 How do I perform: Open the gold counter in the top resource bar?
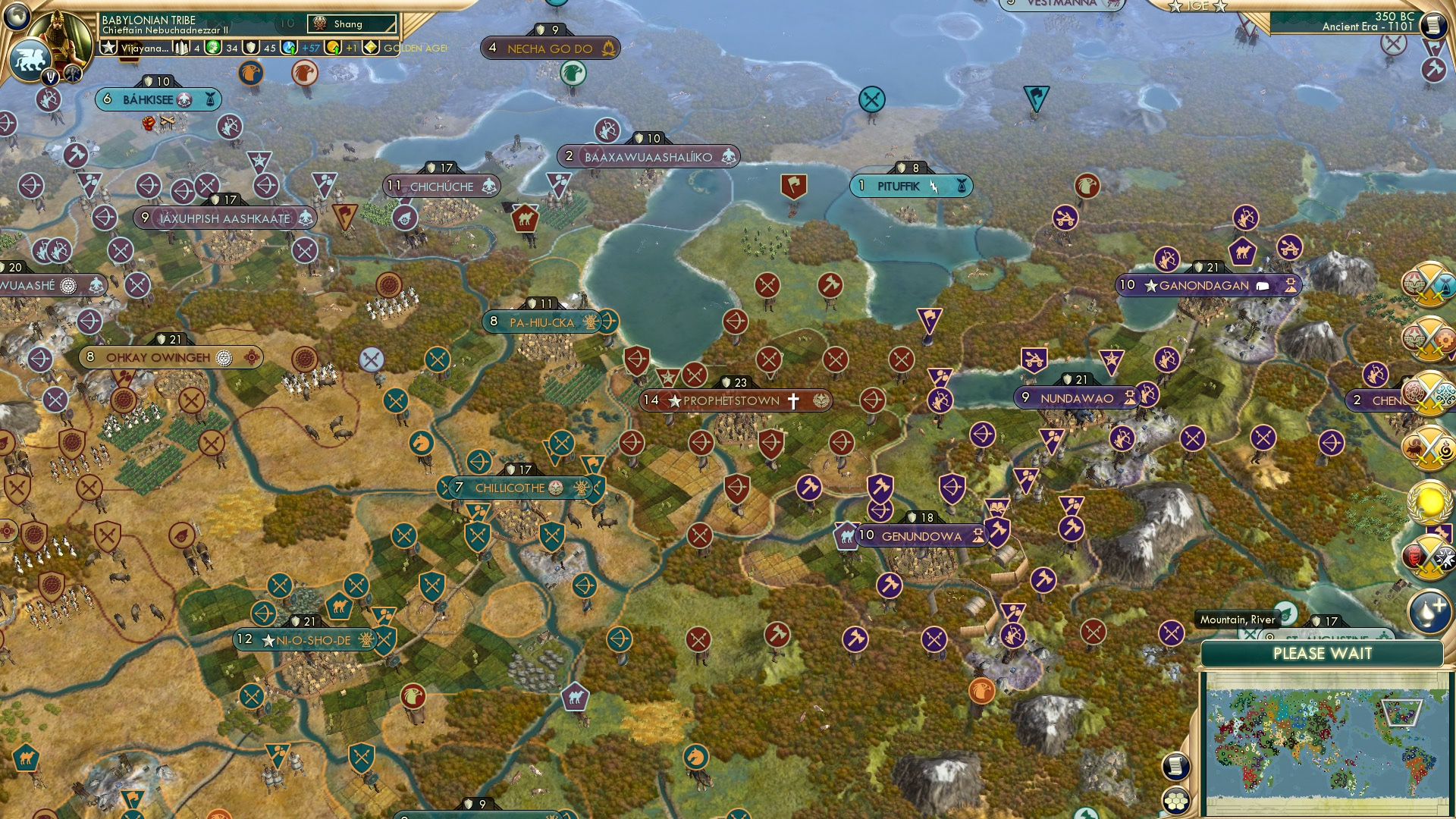331,48
